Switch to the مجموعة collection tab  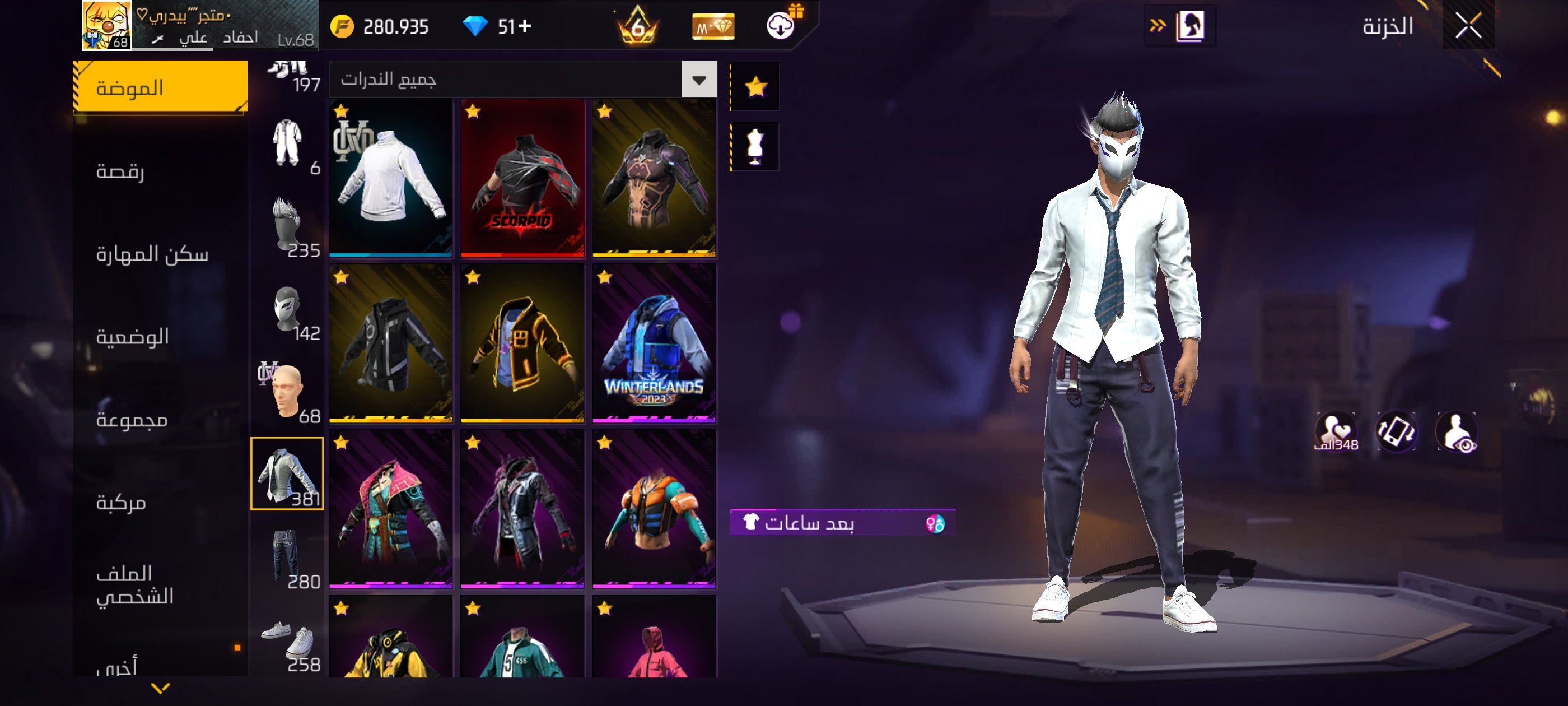pos(132,420)
